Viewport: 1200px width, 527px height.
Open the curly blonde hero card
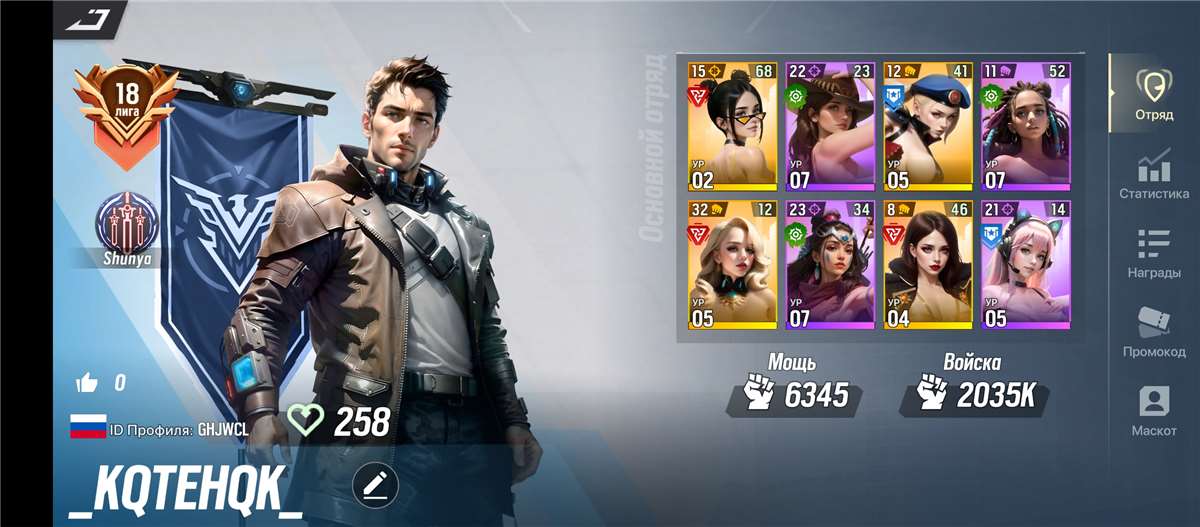click(733, 264)
